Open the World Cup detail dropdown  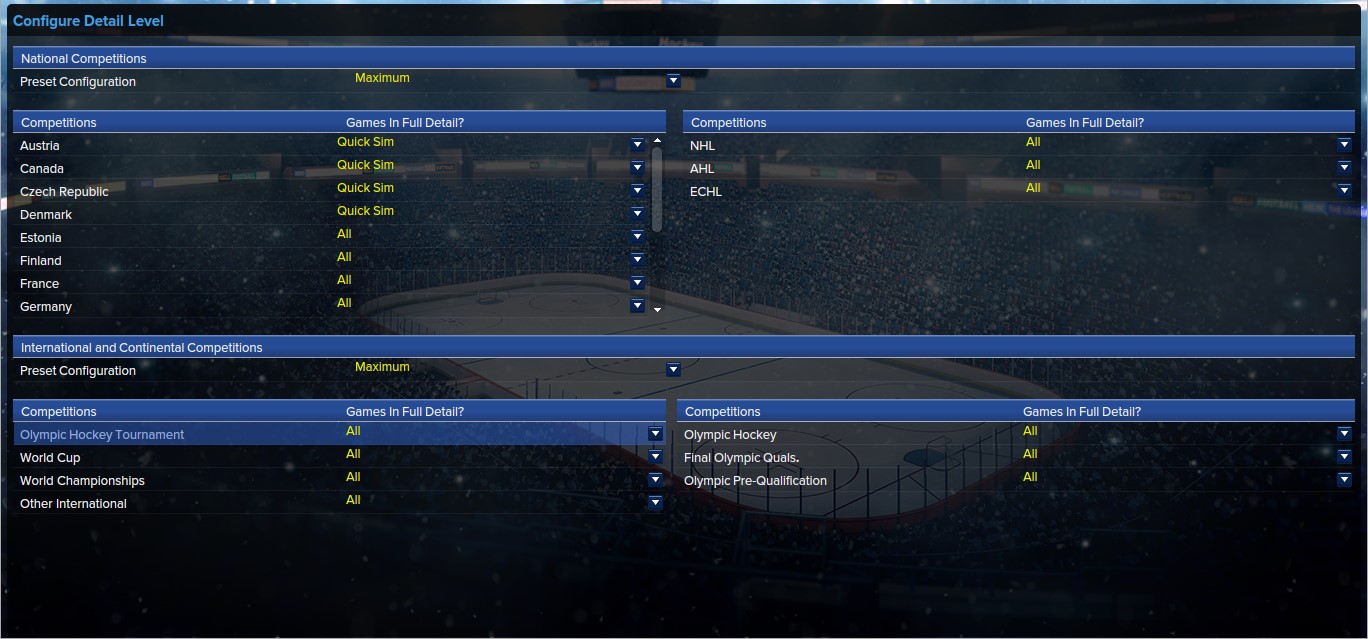655,457
